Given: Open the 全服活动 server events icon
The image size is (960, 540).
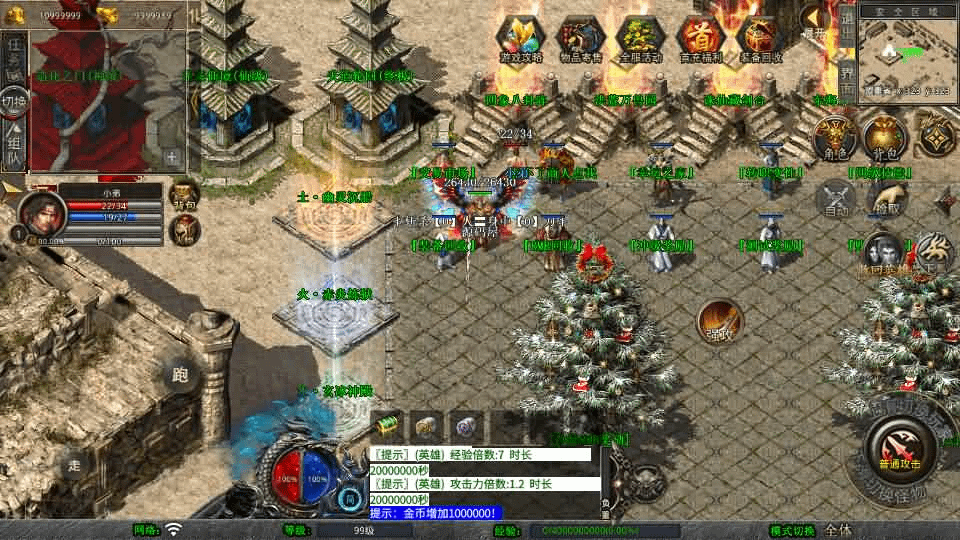Looking at the screenshot, I should pyautogui.click(x=641, y=38).
